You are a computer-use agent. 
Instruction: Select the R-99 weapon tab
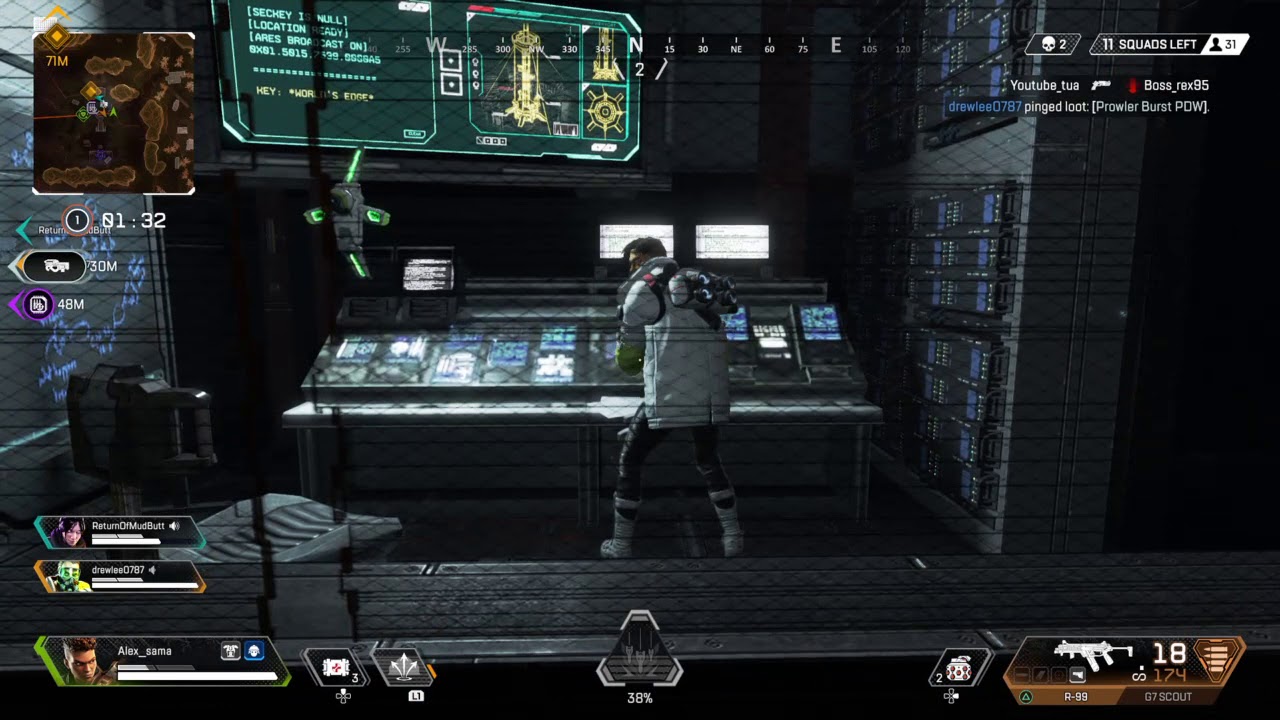(x=1075, y=697)
